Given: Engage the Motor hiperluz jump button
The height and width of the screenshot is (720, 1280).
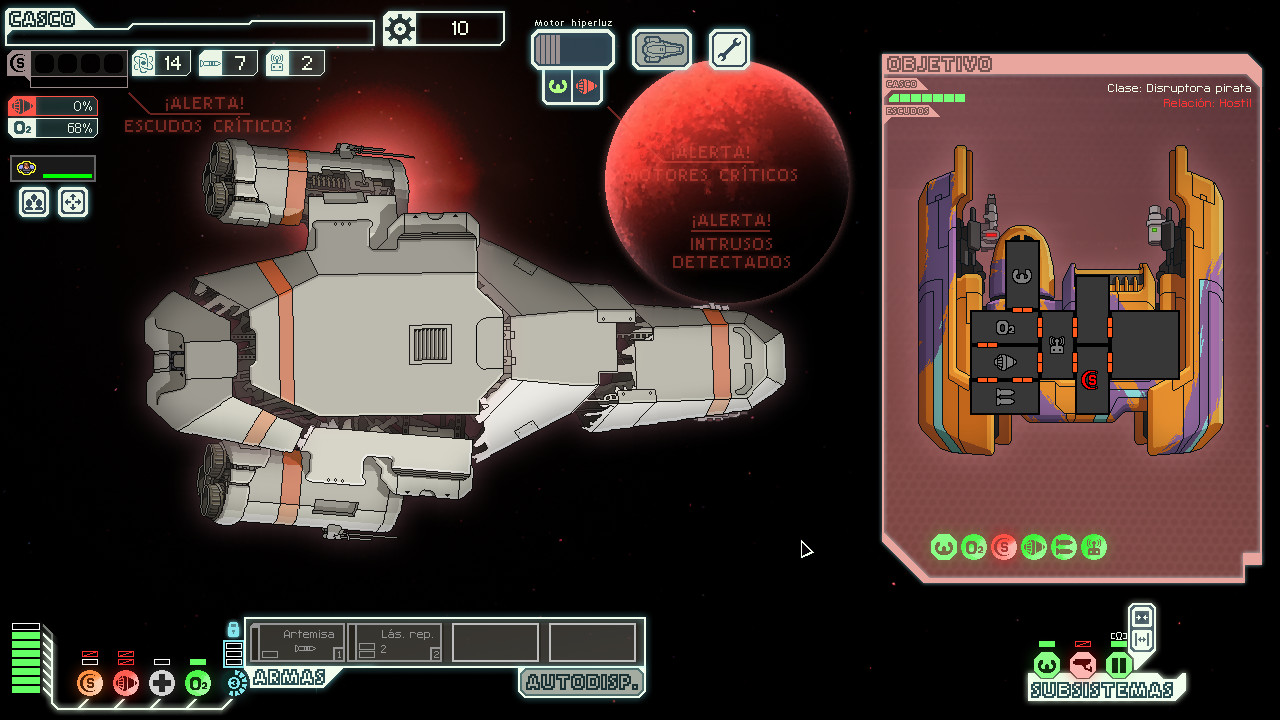Looking at the screenshot, I should (572, 49).
